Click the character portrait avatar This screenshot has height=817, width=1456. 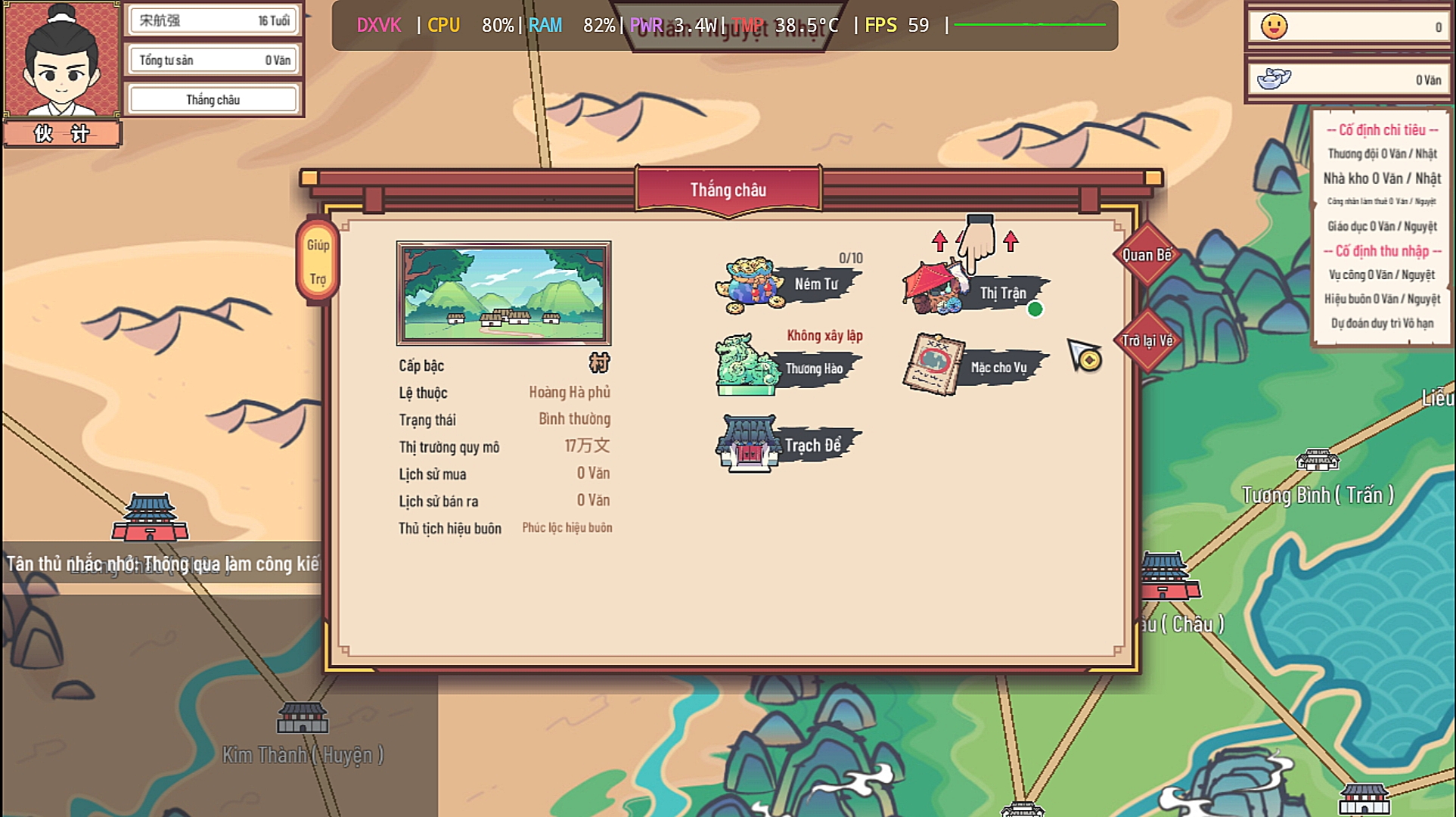tap(62, 61)
